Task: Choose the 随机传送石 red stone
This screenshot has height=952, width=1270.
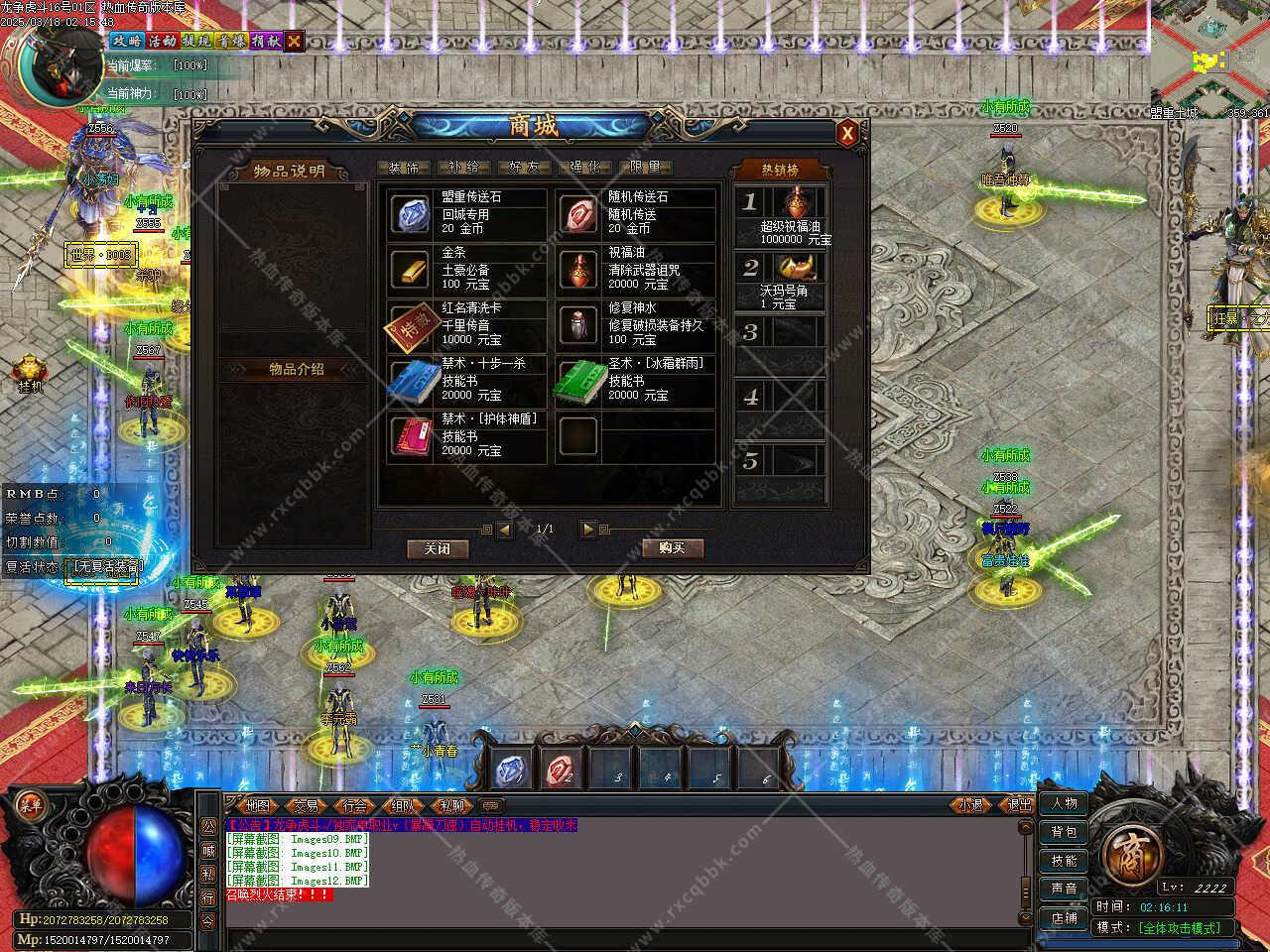Action: [577, 213]
